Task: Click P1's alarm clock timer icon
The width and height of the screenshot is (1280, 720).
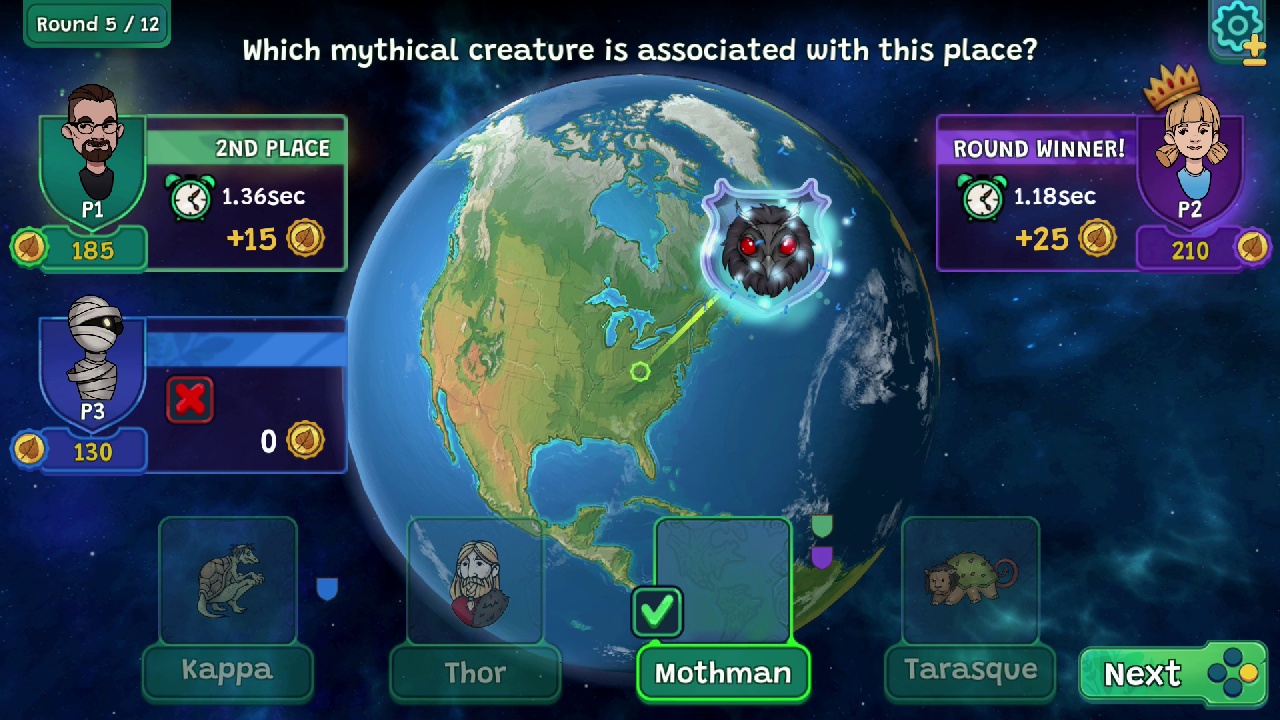Action: point(189,197)
